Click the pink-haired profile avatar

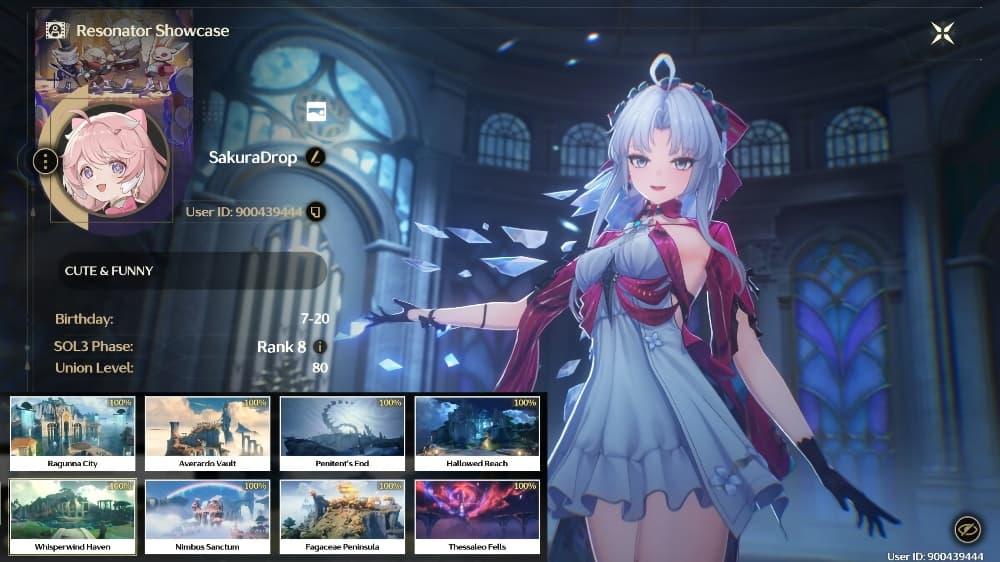[x=111, y=162]
